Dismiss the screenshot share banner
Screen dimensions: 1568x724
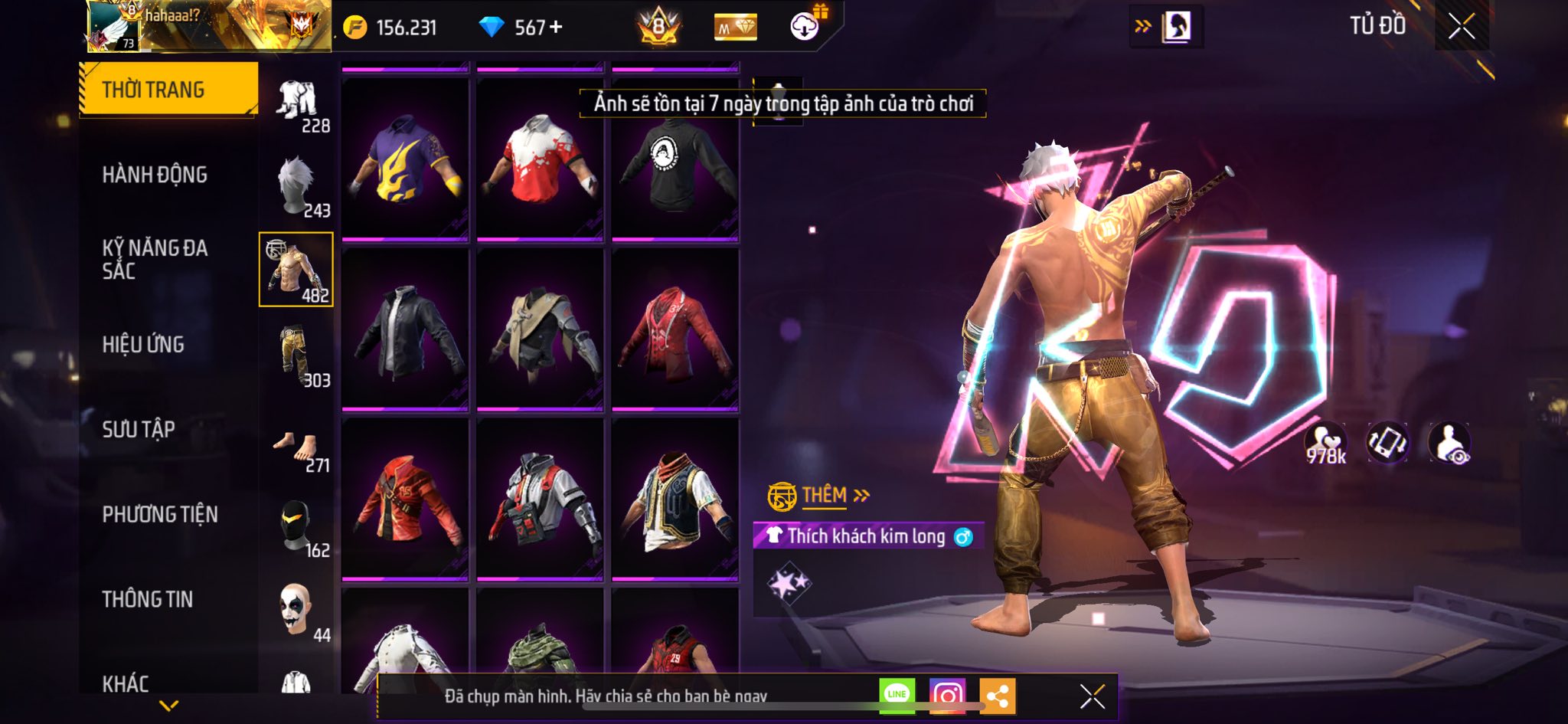(1092, 696)
